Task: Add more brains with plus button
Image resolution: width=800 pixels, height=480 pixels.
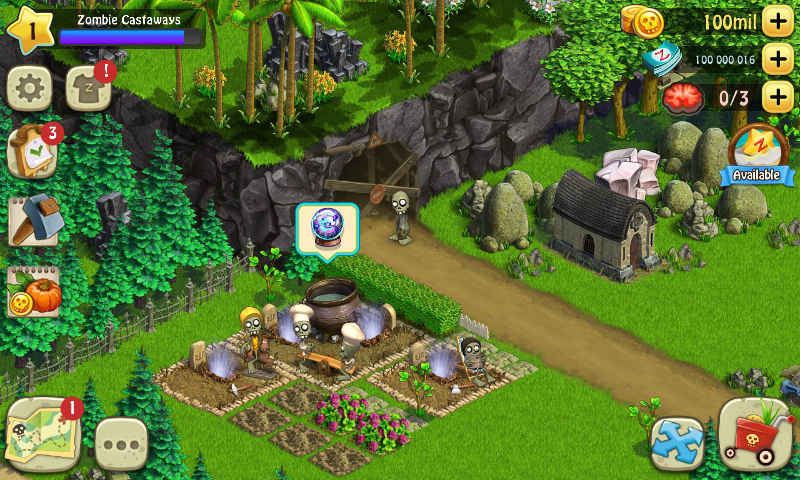Action: click(x=777, y=97)
